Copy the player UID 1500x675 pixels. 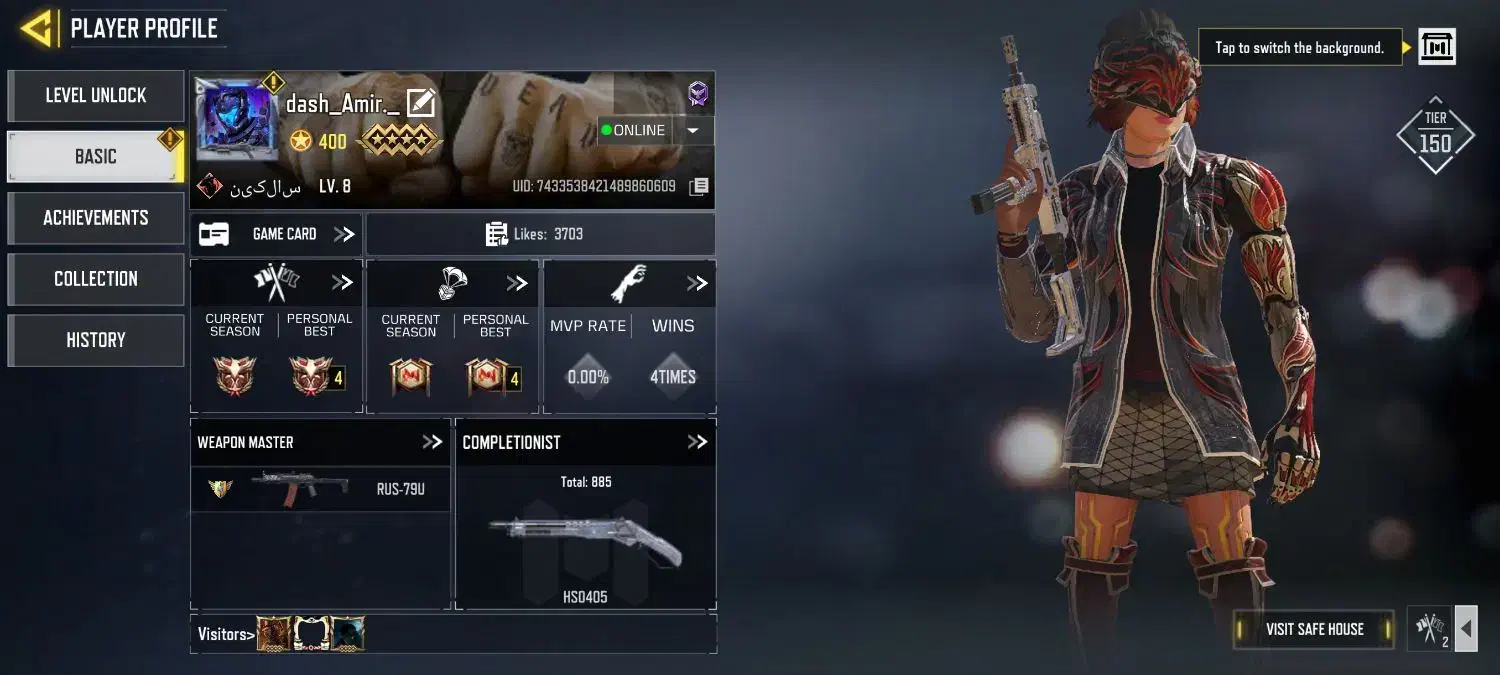point(699,187)
